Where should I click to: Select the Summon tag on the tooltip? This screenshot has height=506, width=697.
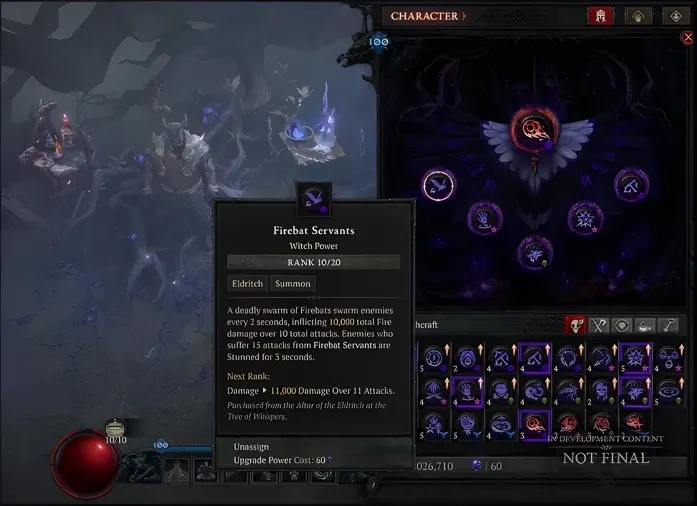pos(293,284)
